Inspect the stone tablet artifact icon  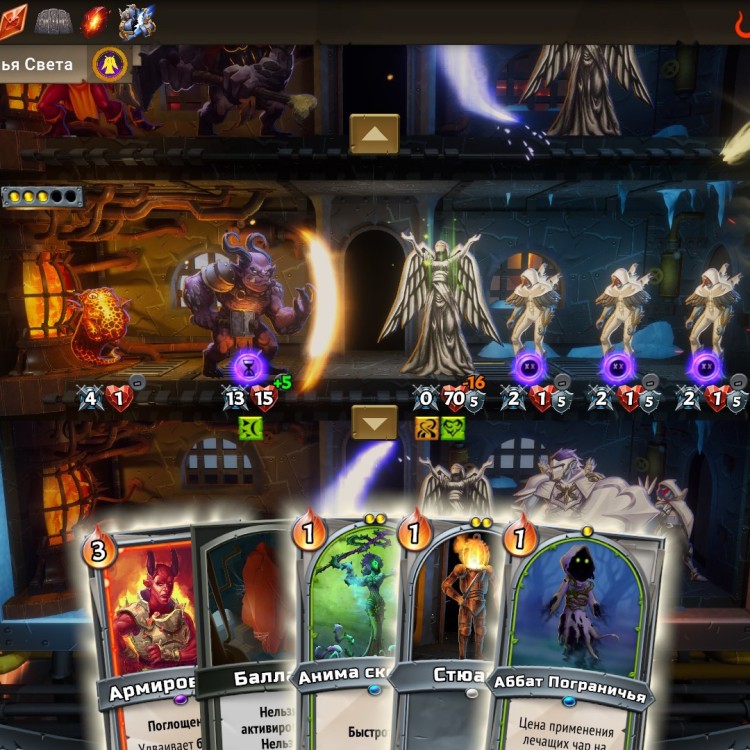click(x=54, y=19)
